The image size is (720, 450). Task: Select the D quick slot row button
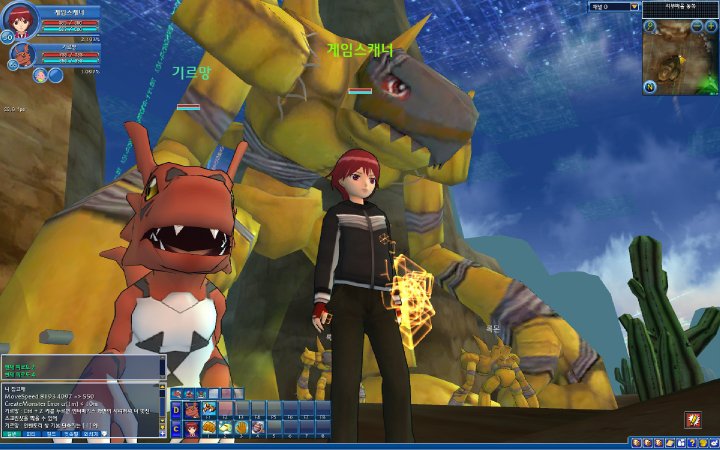(x=177, y=409)
